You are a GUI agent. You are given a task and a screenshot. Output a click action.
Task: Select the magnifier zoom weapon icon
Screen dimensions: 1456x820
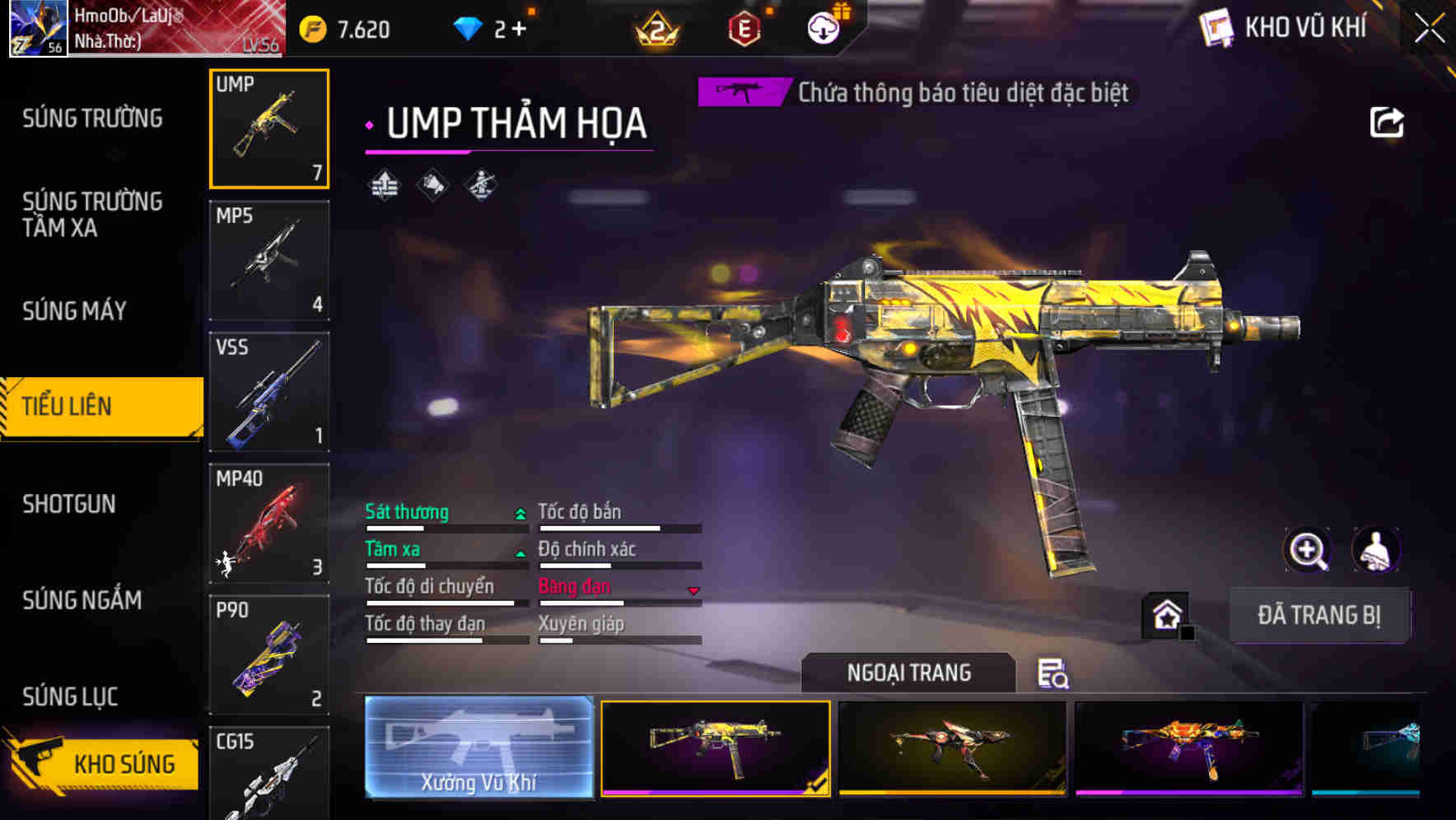click(1308, 550)
